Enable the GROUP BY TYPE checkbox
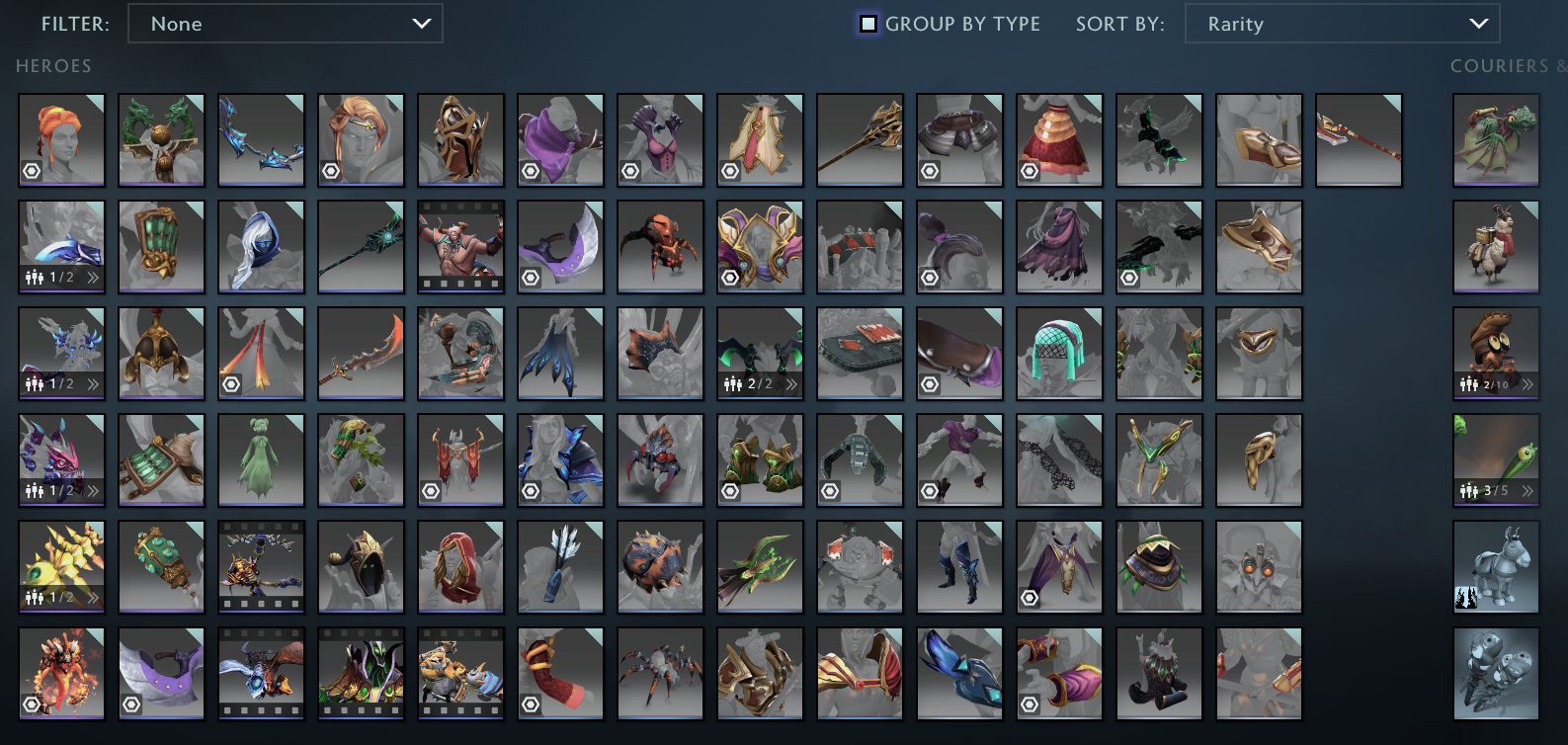This screenshot has width=1568, height=745. pyautogui.click(x=867, y=24)
